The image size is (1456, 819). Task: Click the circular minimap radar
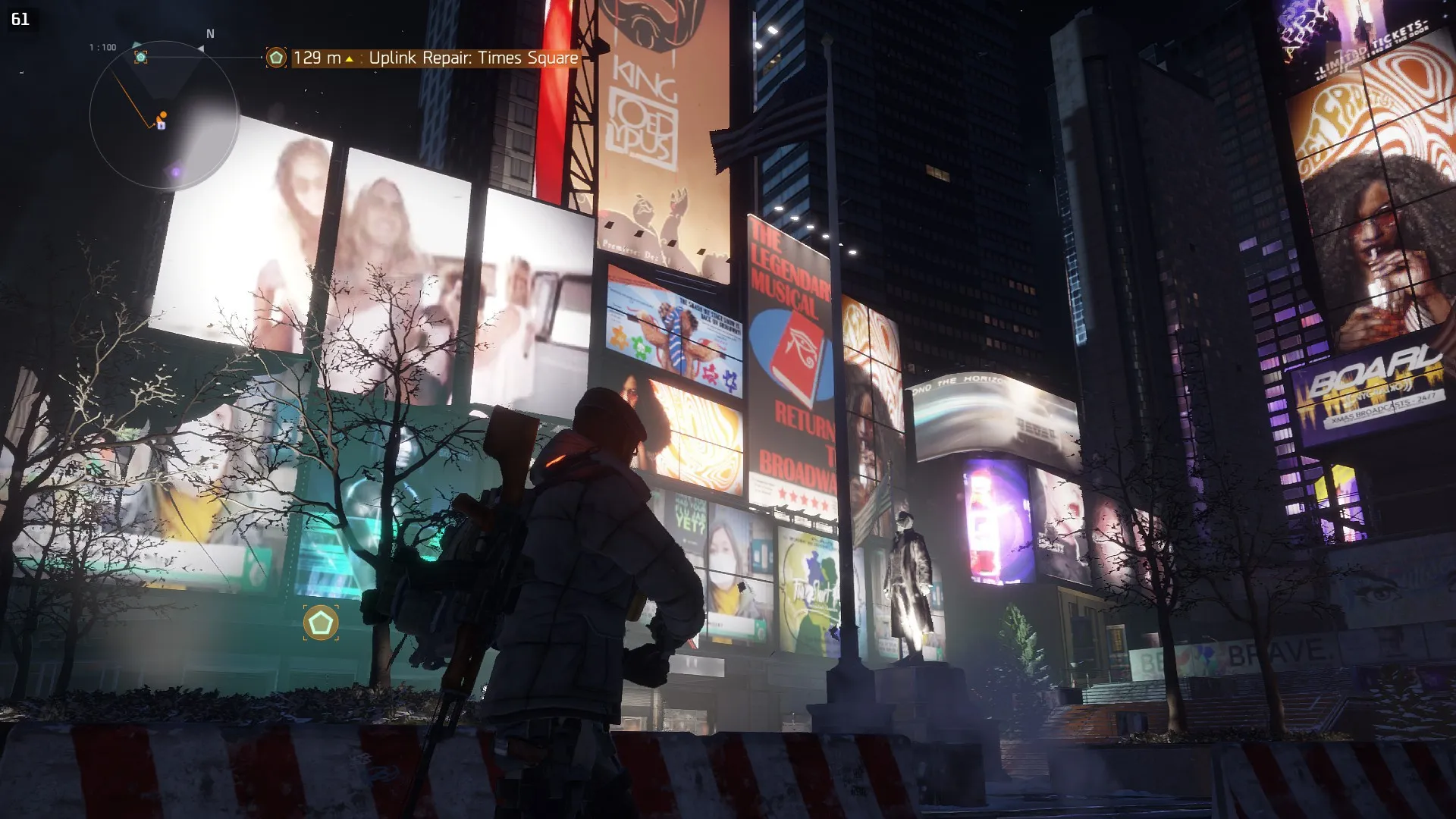coord(164,115)
